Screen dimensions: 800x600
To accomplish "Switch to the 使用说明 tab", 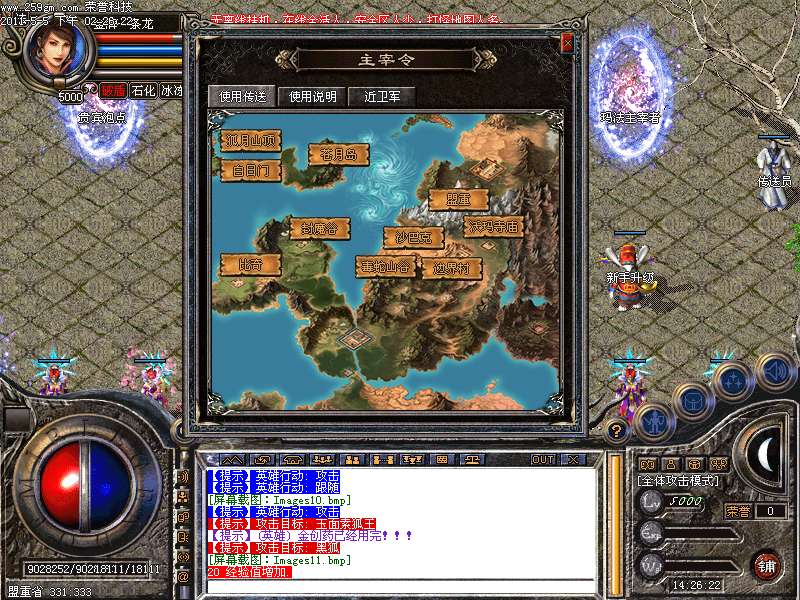I will click(x=313, y=97).
